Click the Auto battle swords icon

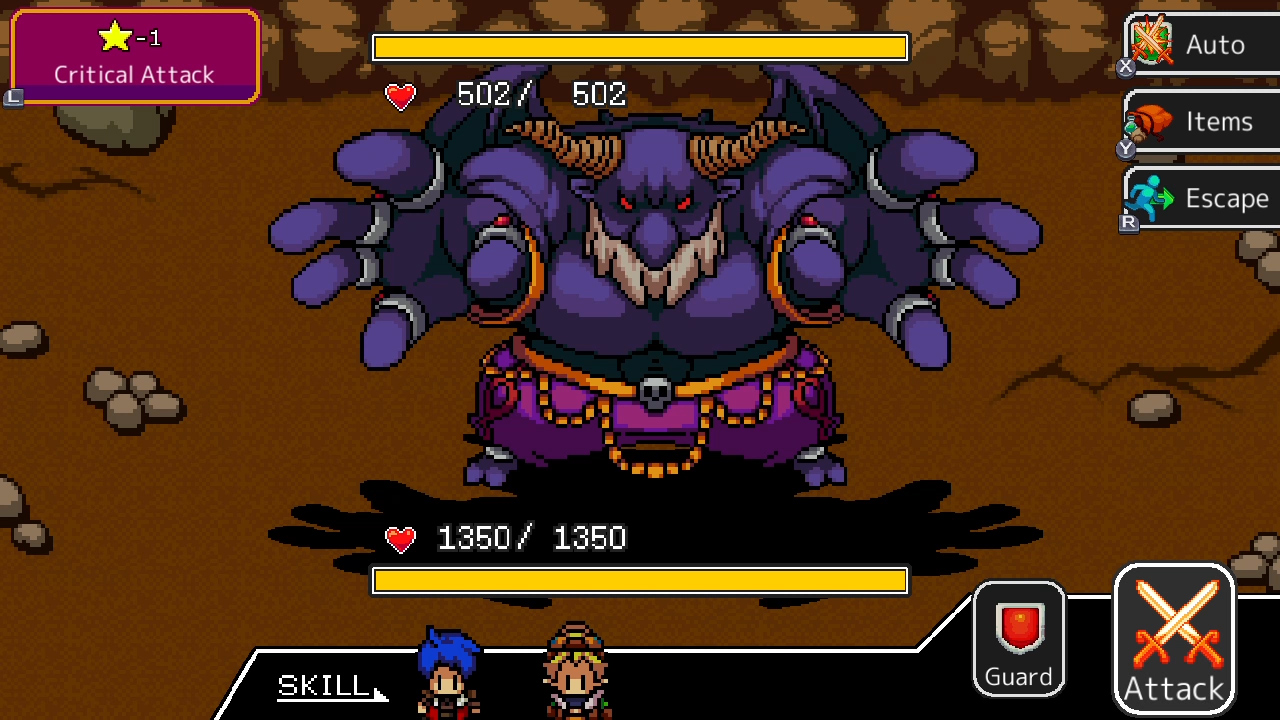[1150, 43]
